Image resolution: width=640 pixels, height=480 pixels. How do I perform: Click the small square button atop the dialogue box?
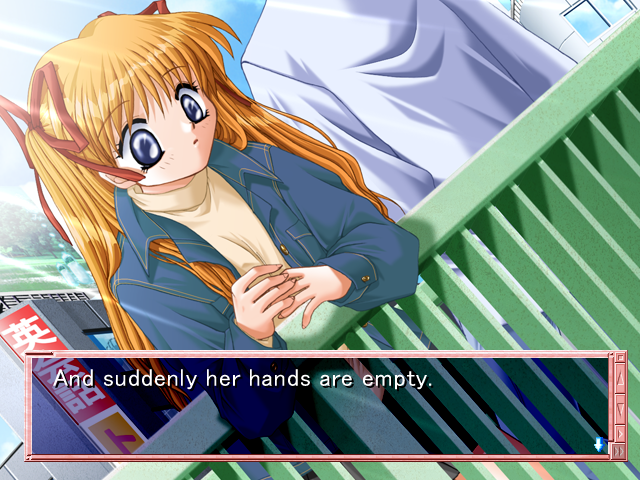620,358
